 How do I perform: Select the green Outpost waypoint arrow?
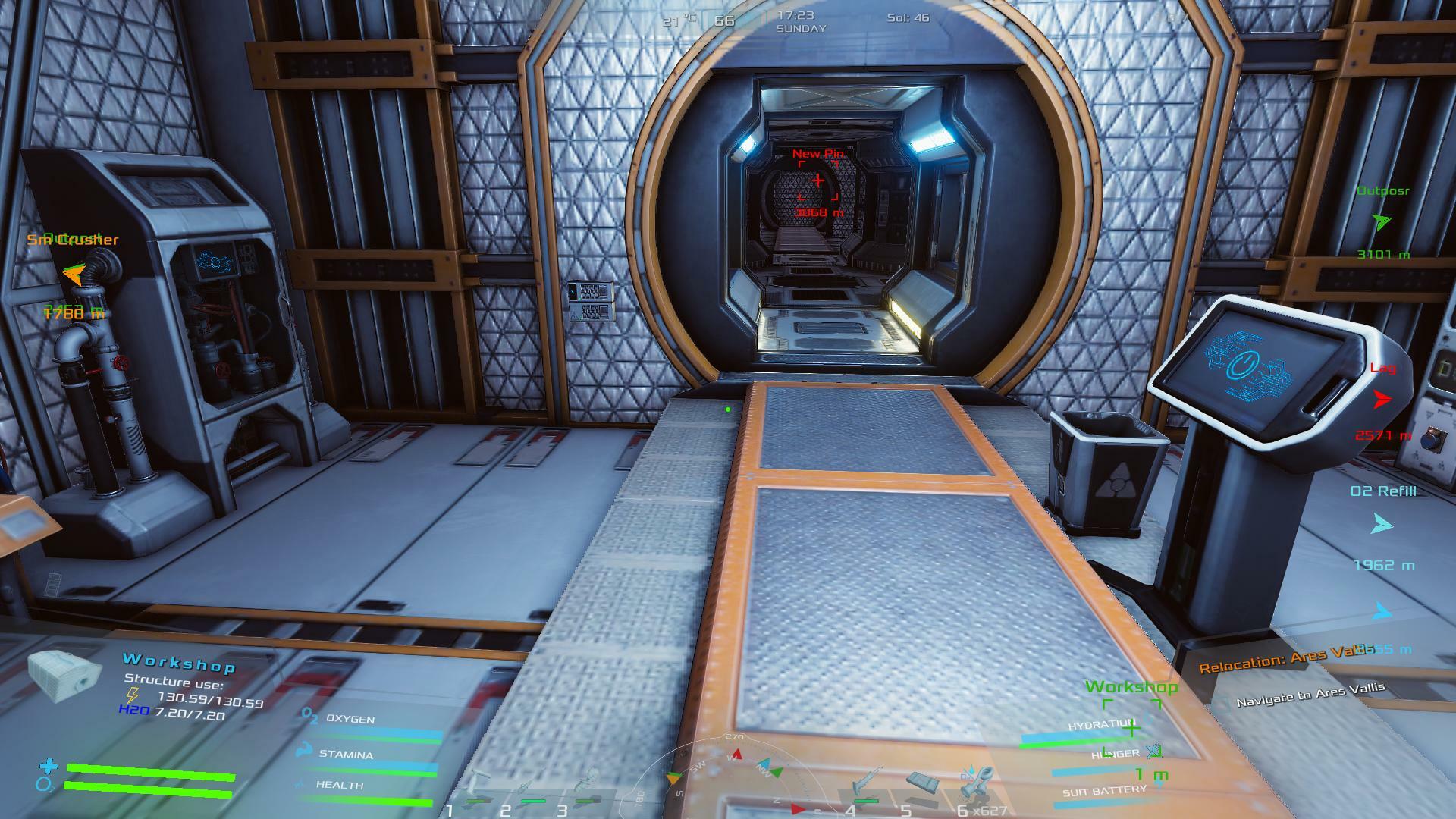(x=1382, y=222)
